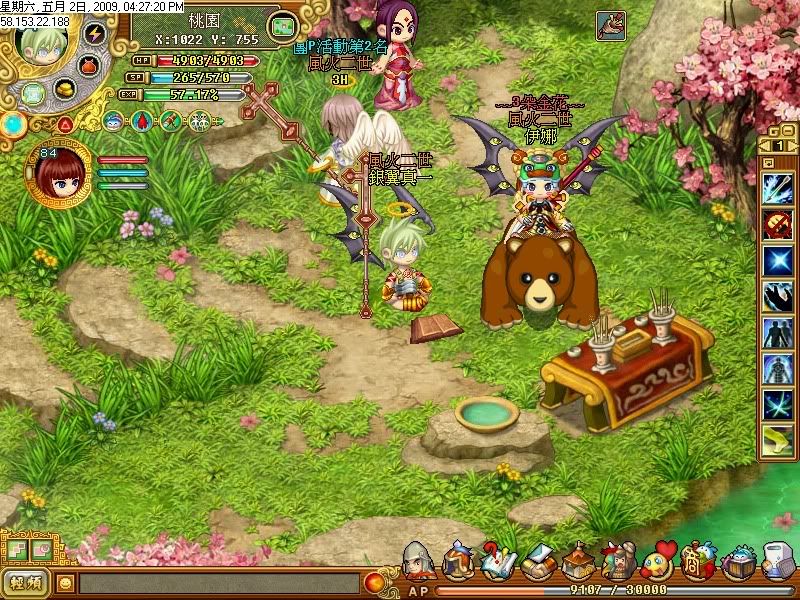Open the house icon in bottom bar
Viewport: 800px width, 600px height.
(578, 561)
